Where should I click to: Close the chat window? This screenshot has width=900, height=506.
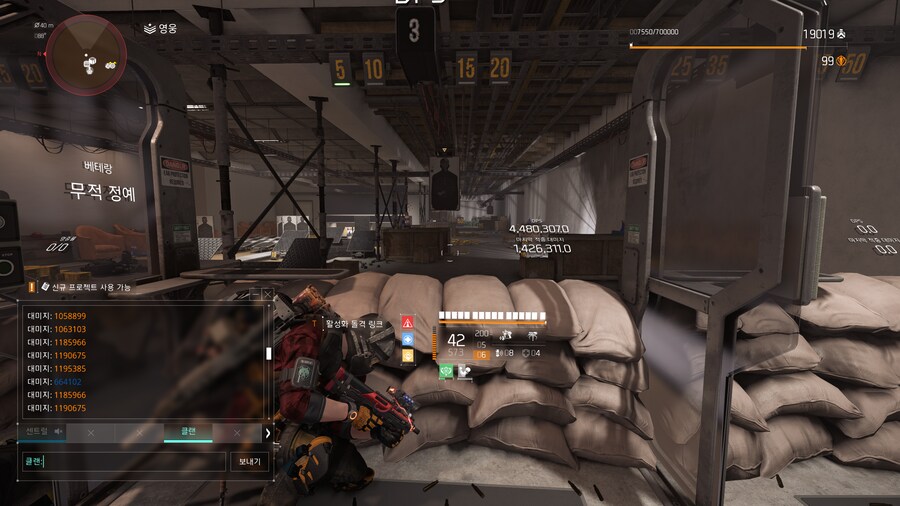click(x=267, y=294)
